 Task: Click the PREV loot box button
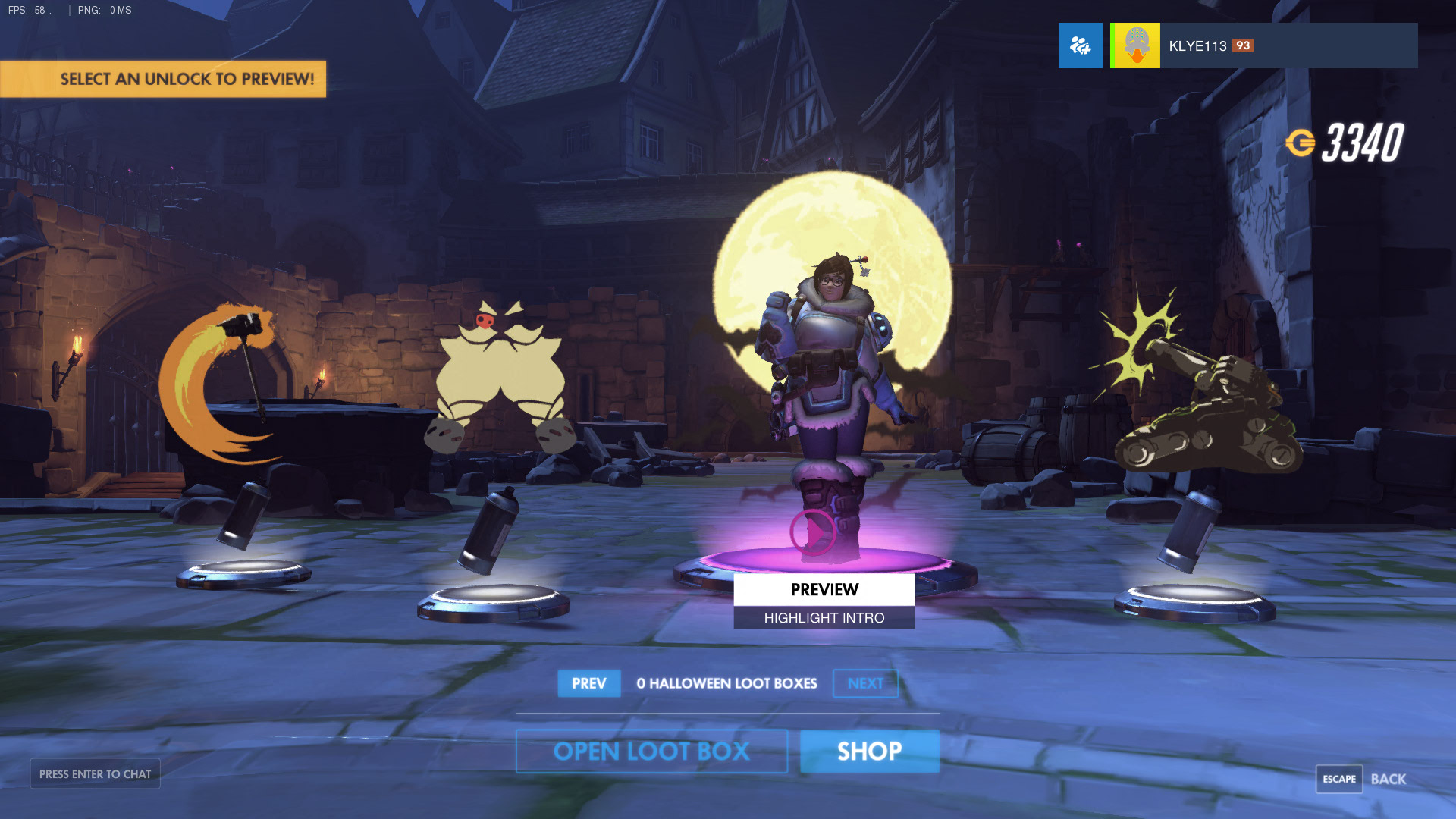point(588,683)
